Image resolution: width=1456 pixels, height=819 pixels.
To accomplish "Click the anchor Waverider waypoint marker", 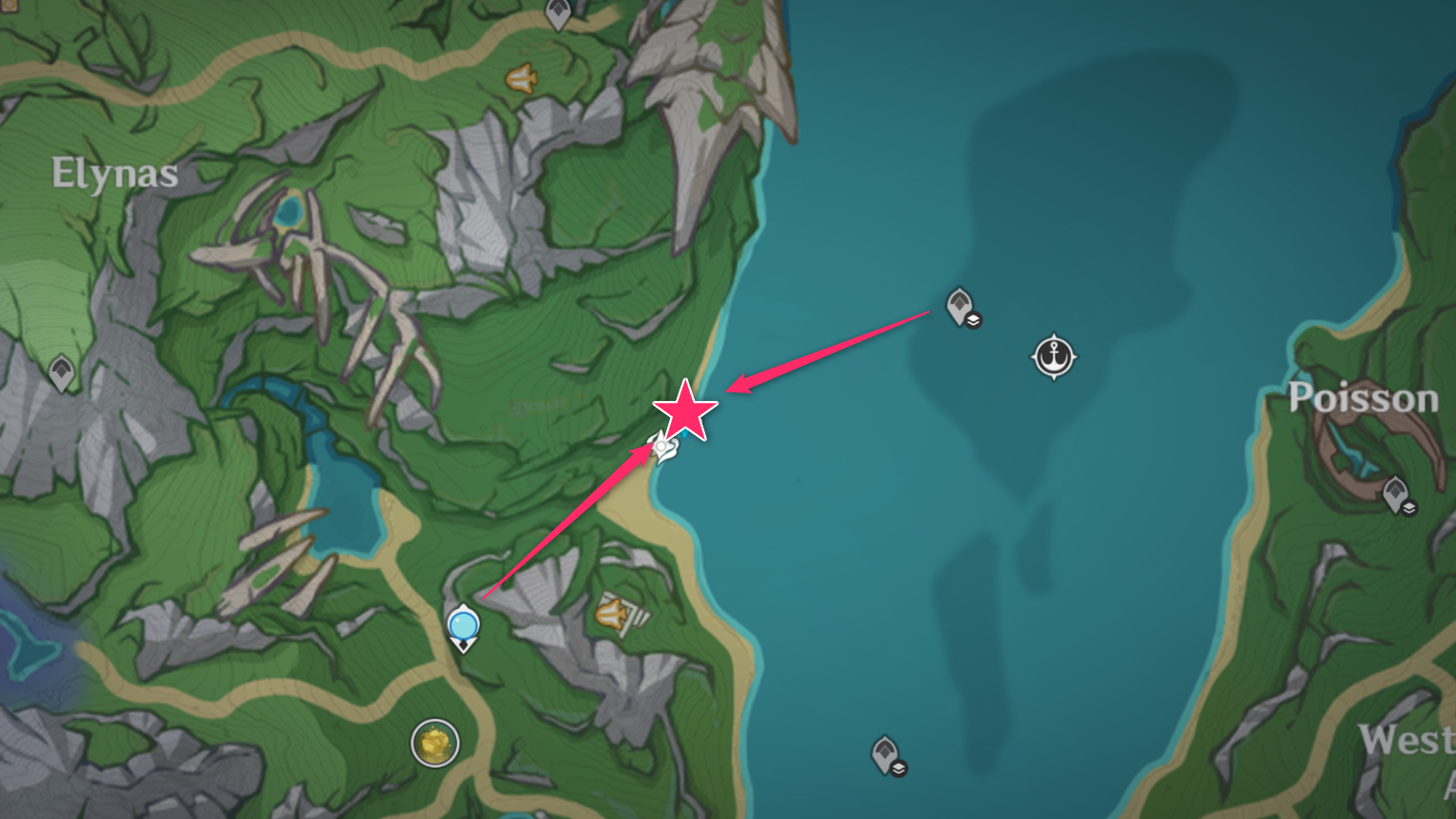I will [1053, 357].
